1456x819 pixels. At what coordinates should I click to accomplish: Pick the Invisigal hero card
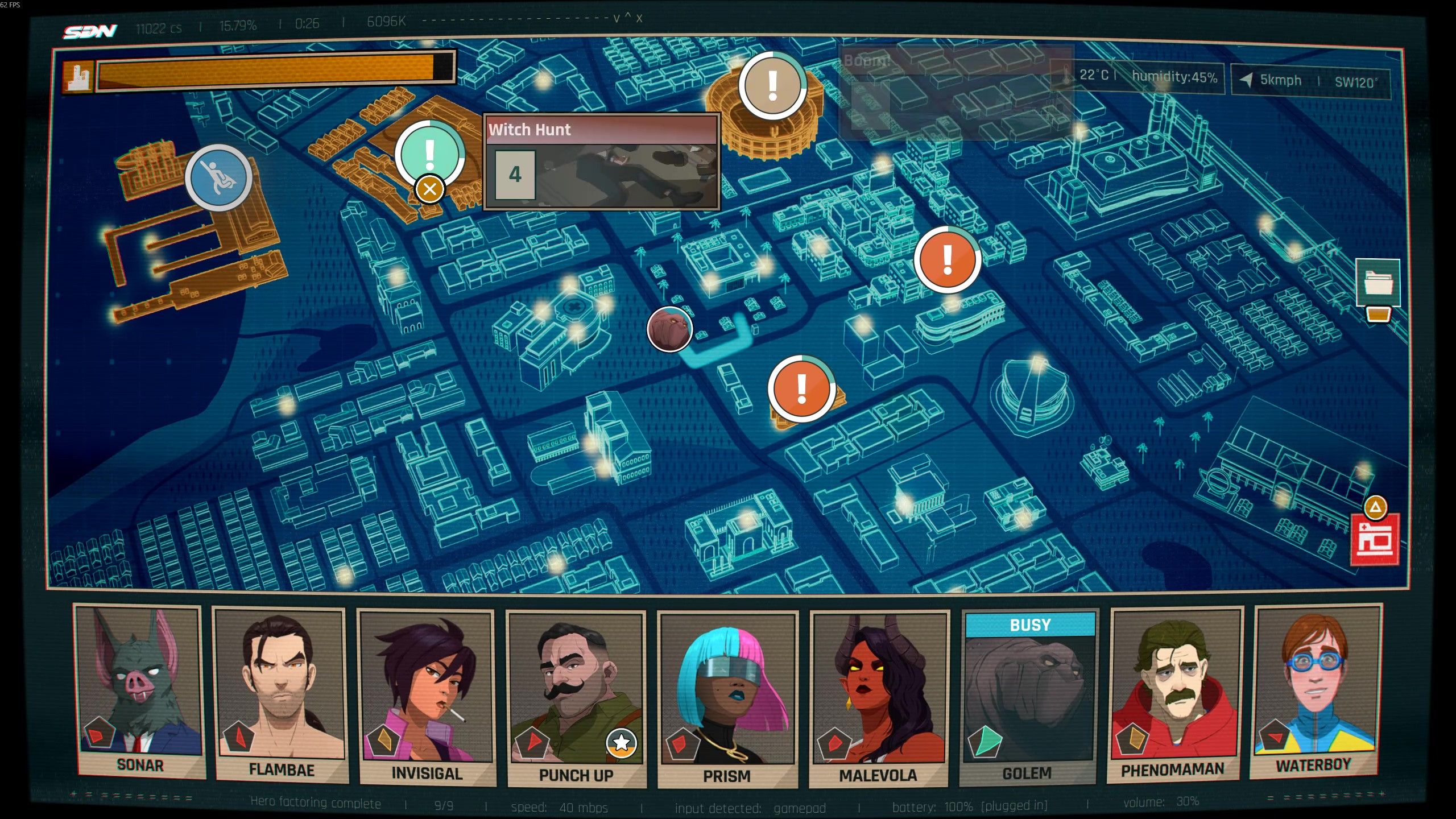427,697
